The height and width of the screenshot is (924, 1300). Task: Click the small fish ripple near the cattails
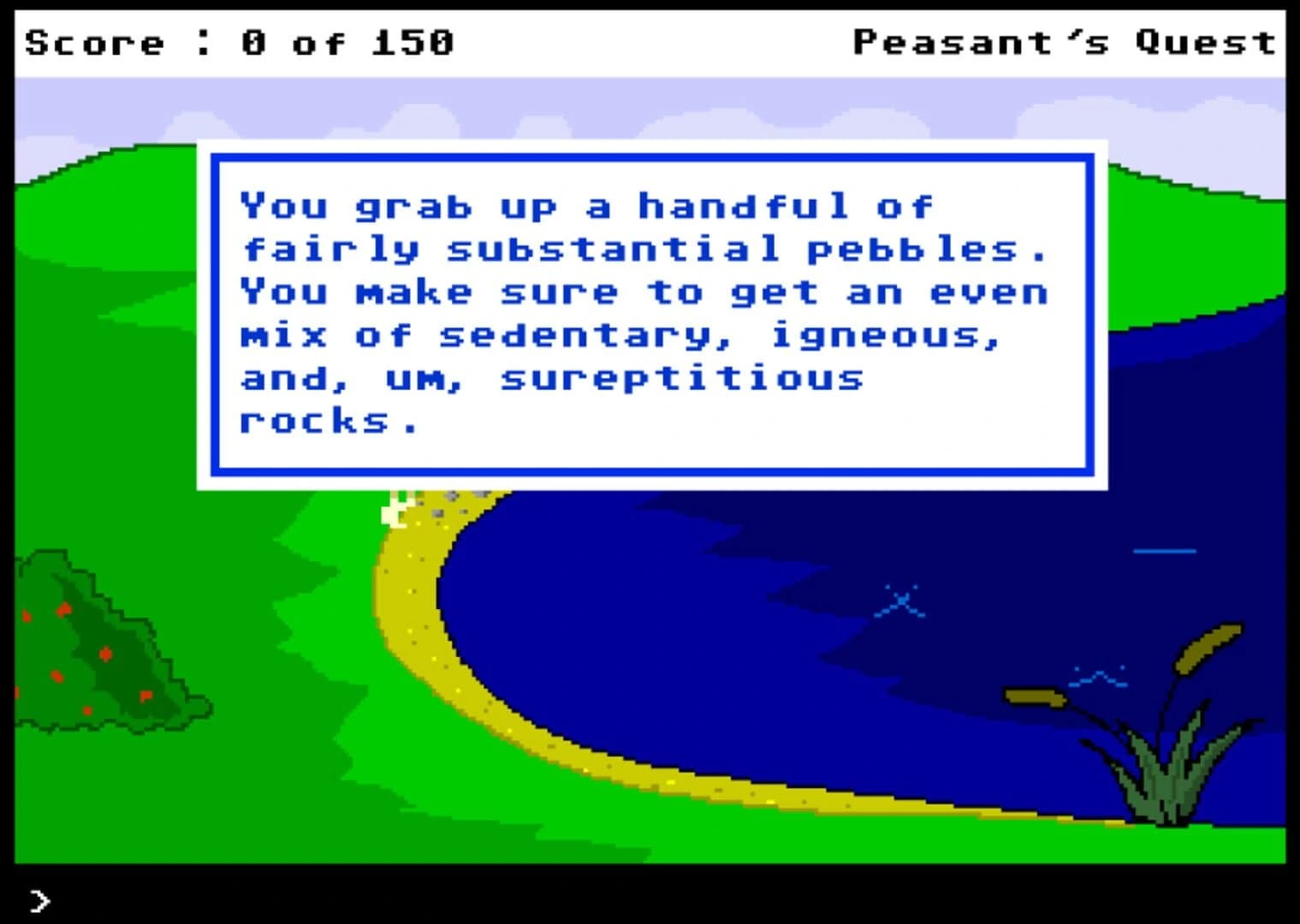(1098, 676)
